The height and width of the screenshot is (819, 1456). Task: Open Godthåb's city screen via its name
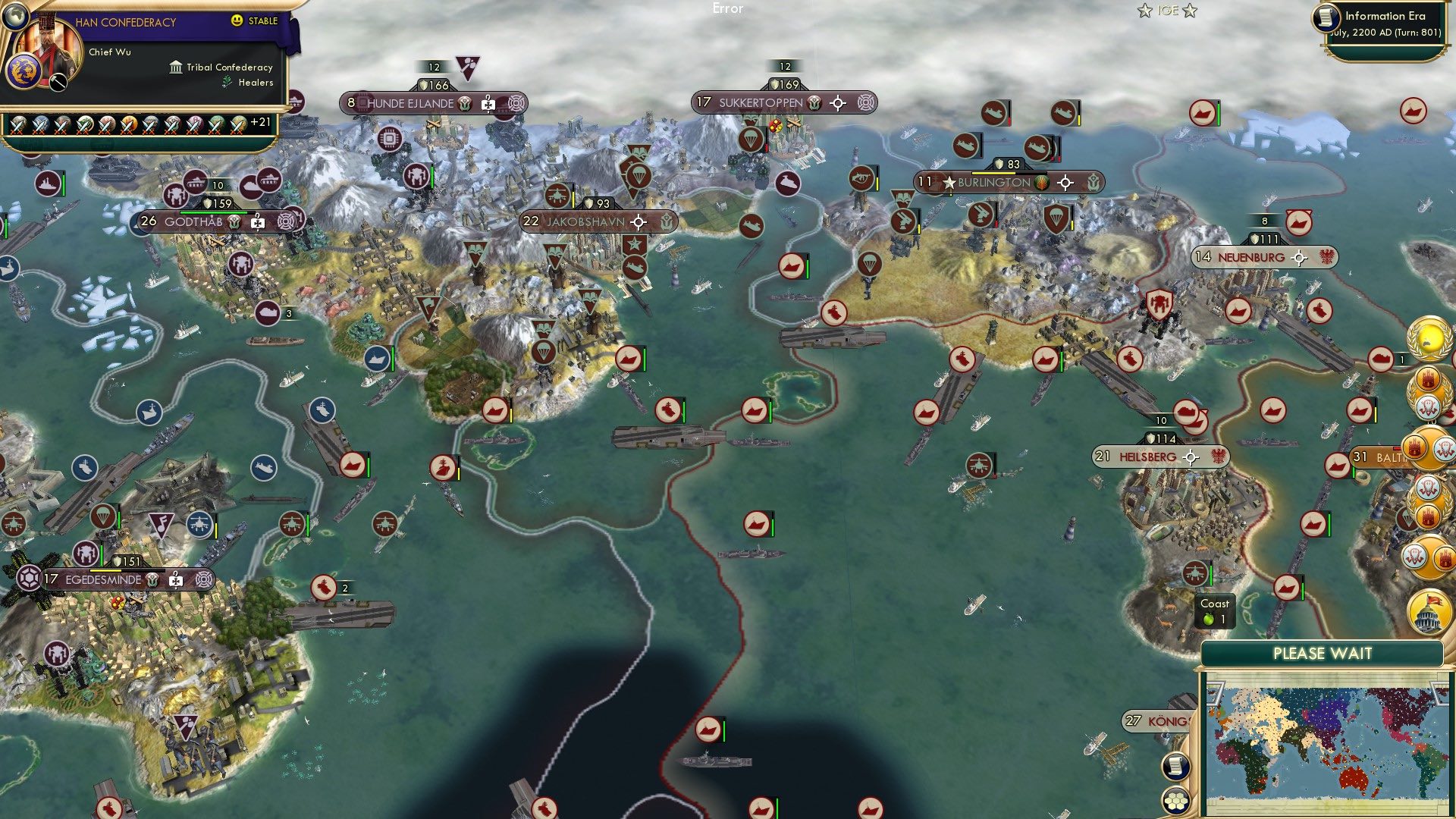pos(193,223)
